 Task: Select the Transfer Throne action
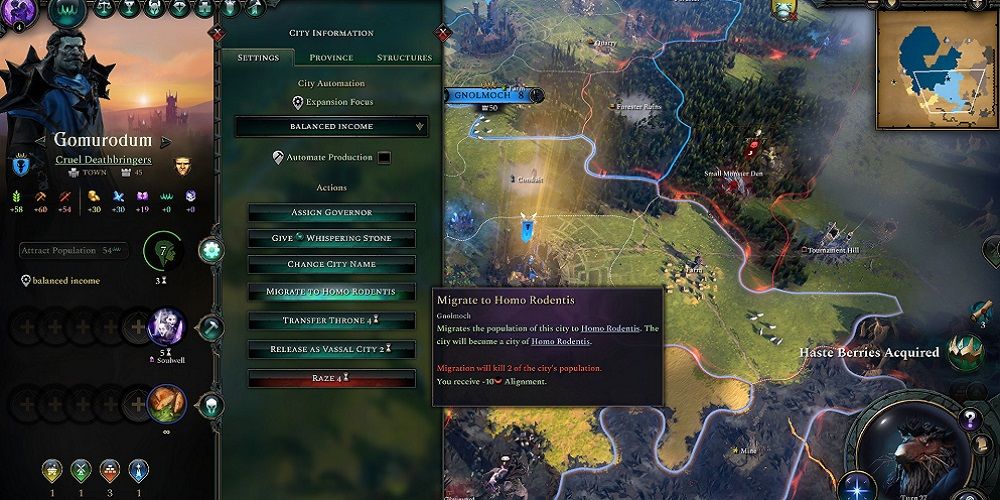point(331,321)
